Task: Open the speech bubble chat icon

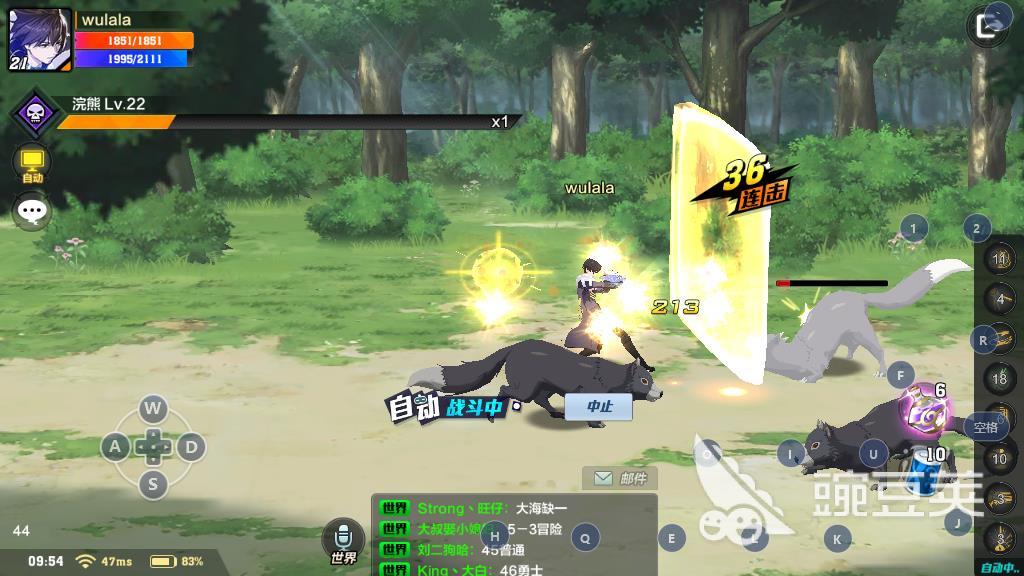Action: [x=32, y=211]
